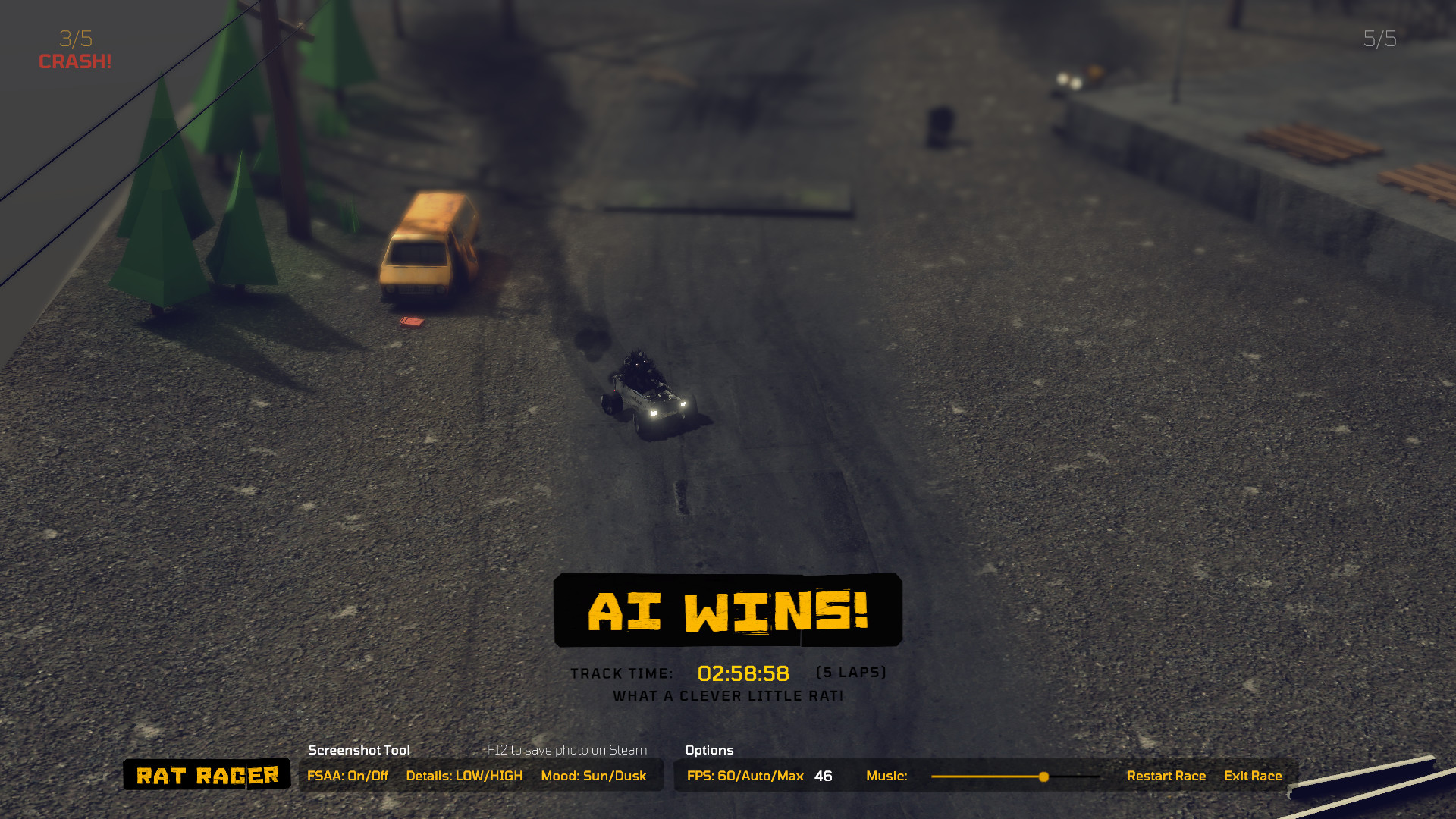The image size is (1456, 819).
Task: Switch Details between LOW and HIGH
Action: pos(465,776)
